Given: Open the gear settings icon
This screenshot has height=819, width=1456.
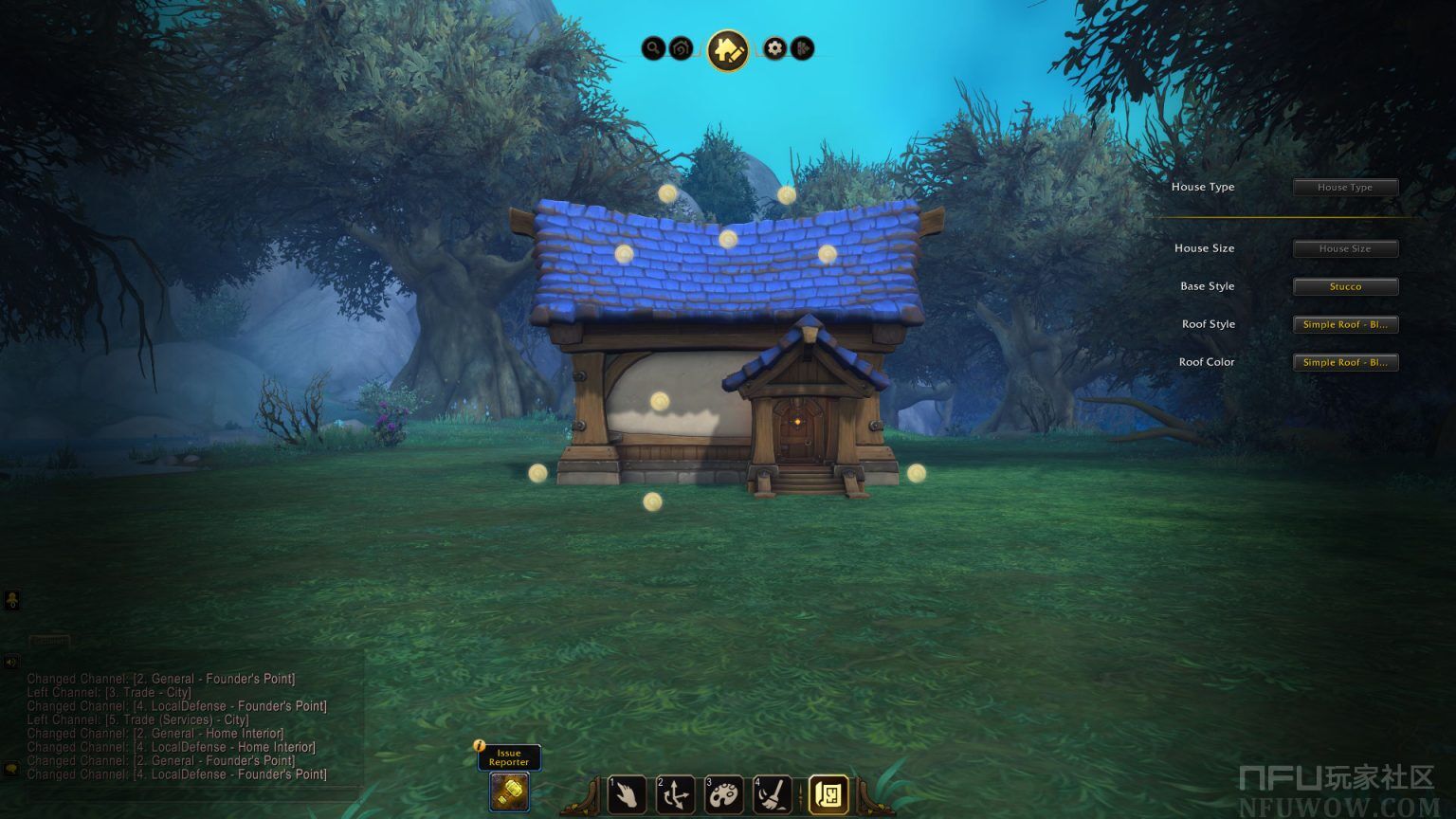Looking at the screenshot, I should (x=775, y=48).
